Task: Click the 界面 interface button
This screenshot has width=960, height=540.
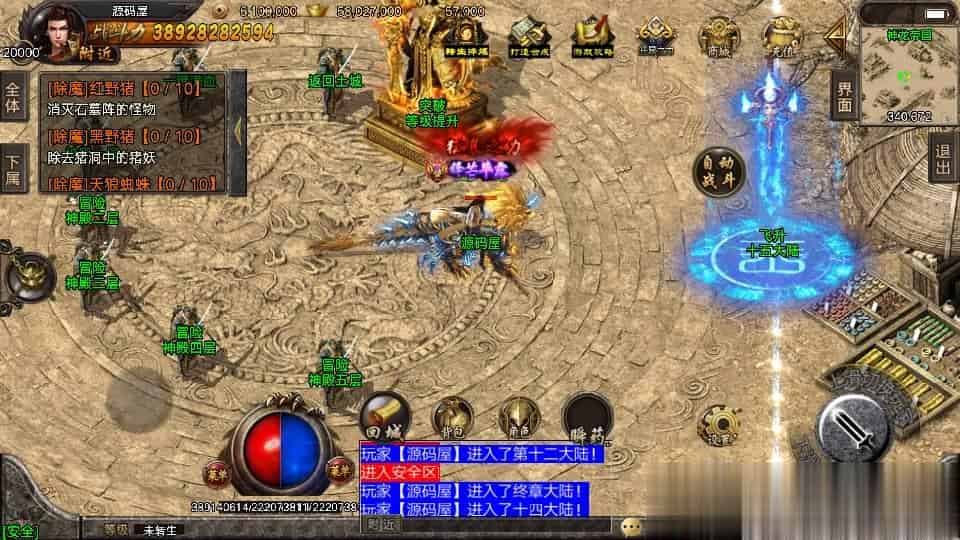Action: click(845, 95)
